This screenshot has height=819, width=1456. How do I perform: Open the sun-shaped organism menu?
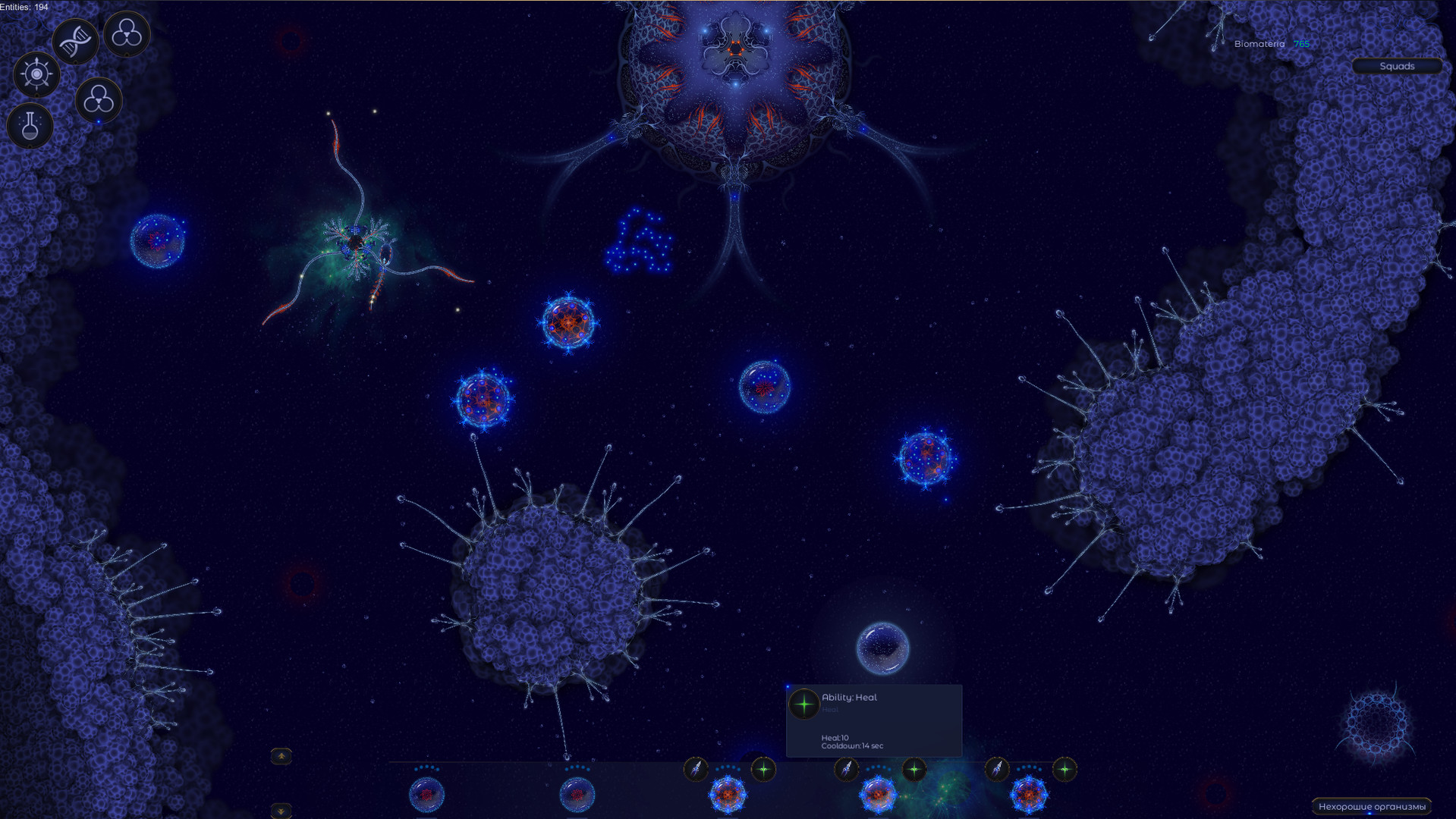pyautogui.click(x=36, y=74)
